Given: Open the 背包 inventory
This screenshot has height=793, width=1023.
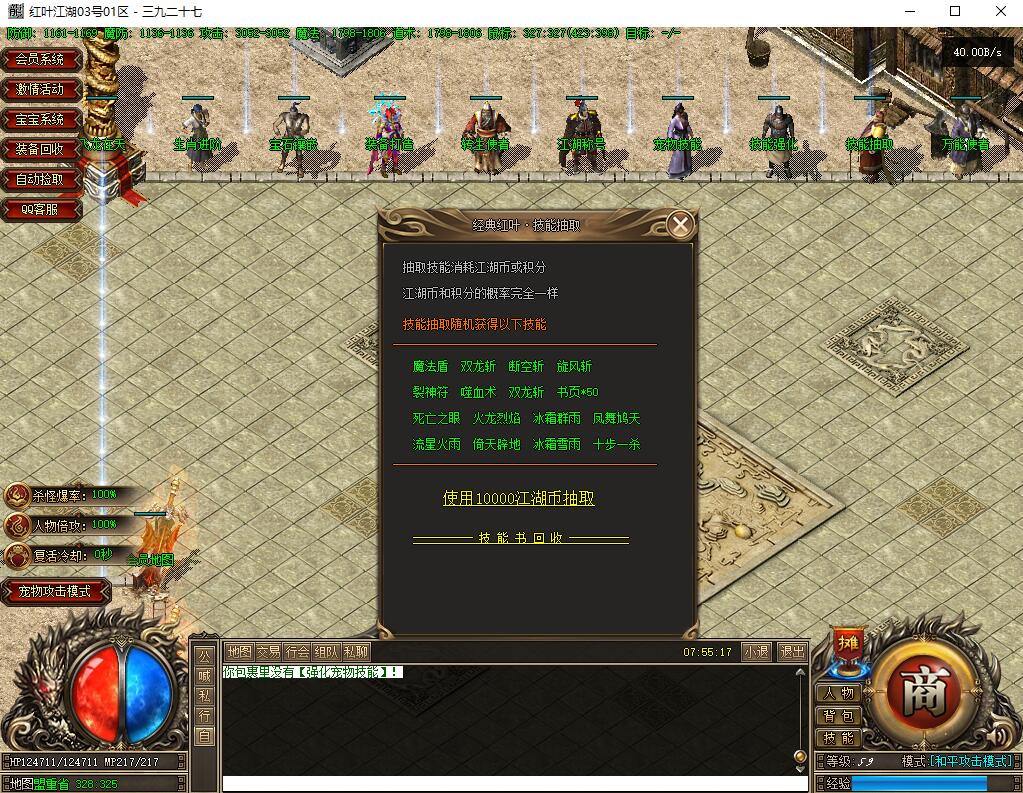Looking at the screenshot, I should (838, 716).
